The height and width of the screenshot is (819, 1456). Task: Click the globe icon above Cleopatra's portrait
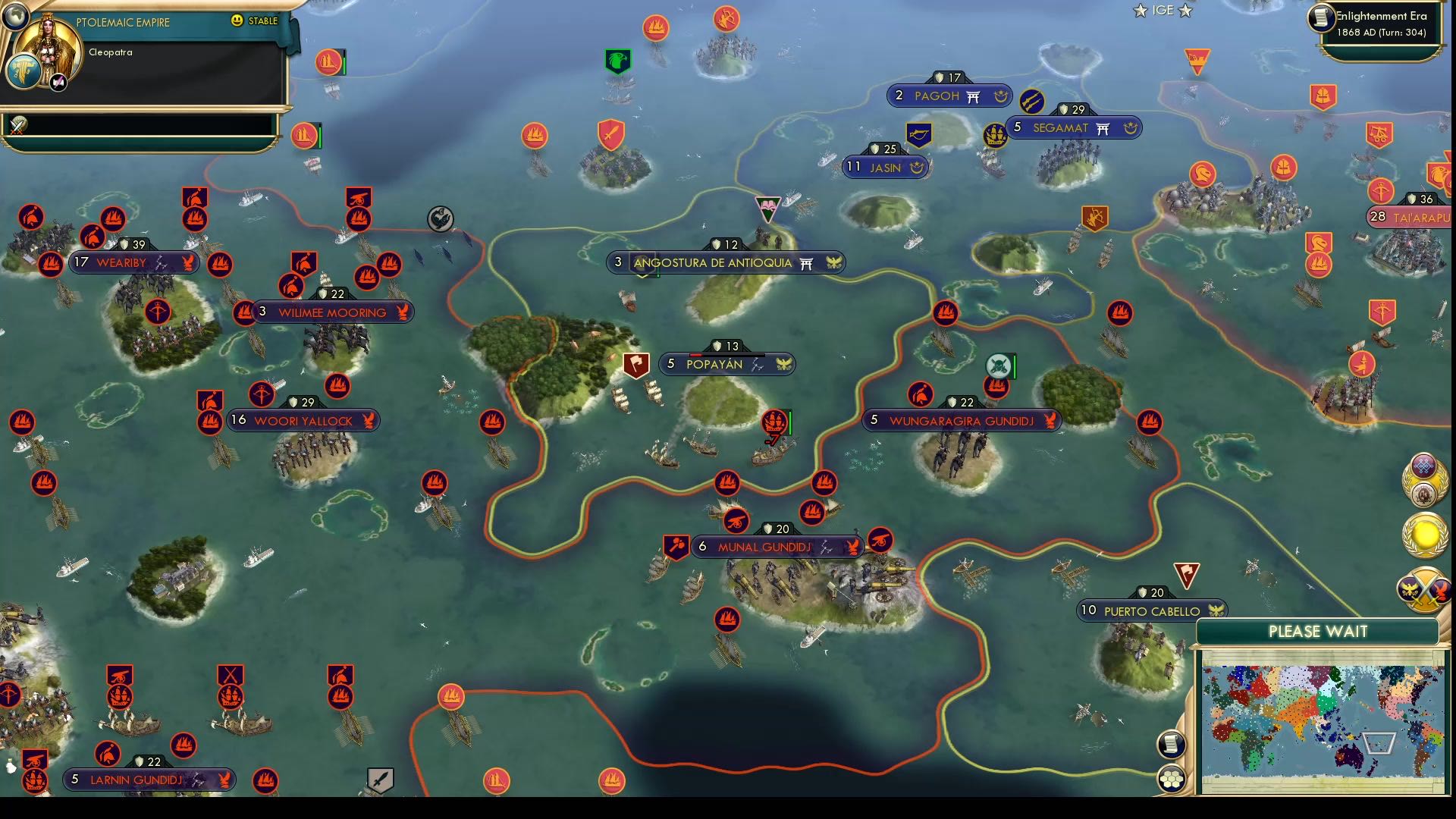(15, 17)
